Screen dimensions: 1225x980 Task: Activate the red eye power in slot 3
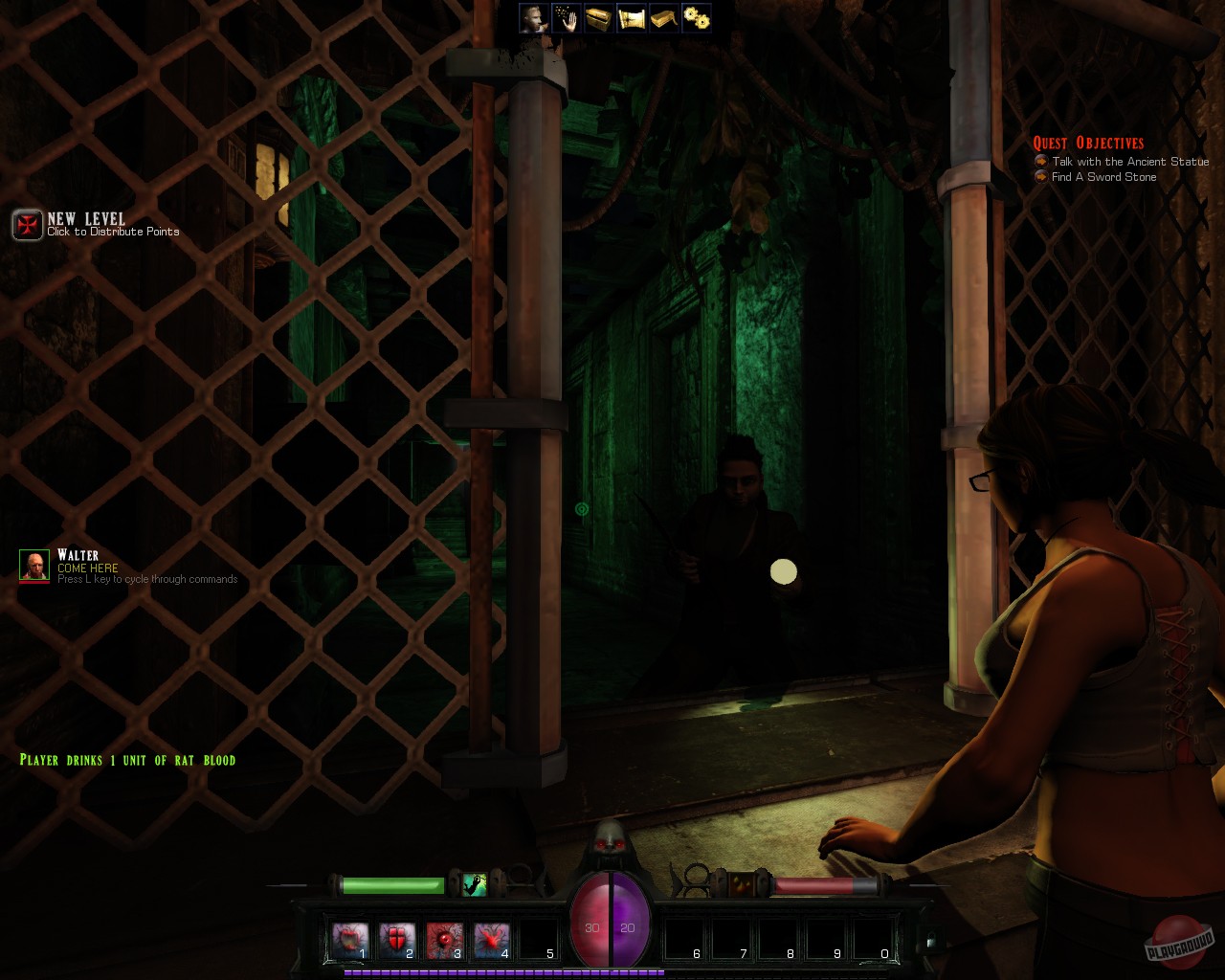442,938
